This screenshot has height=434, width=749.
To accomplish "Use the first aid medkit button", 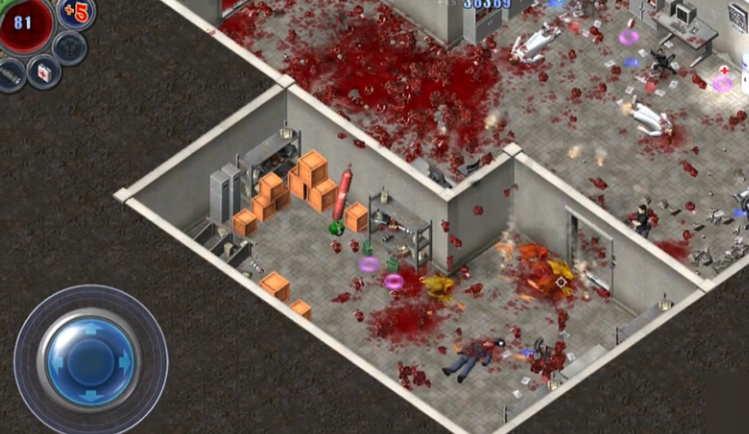I will [x=43, y=72].
